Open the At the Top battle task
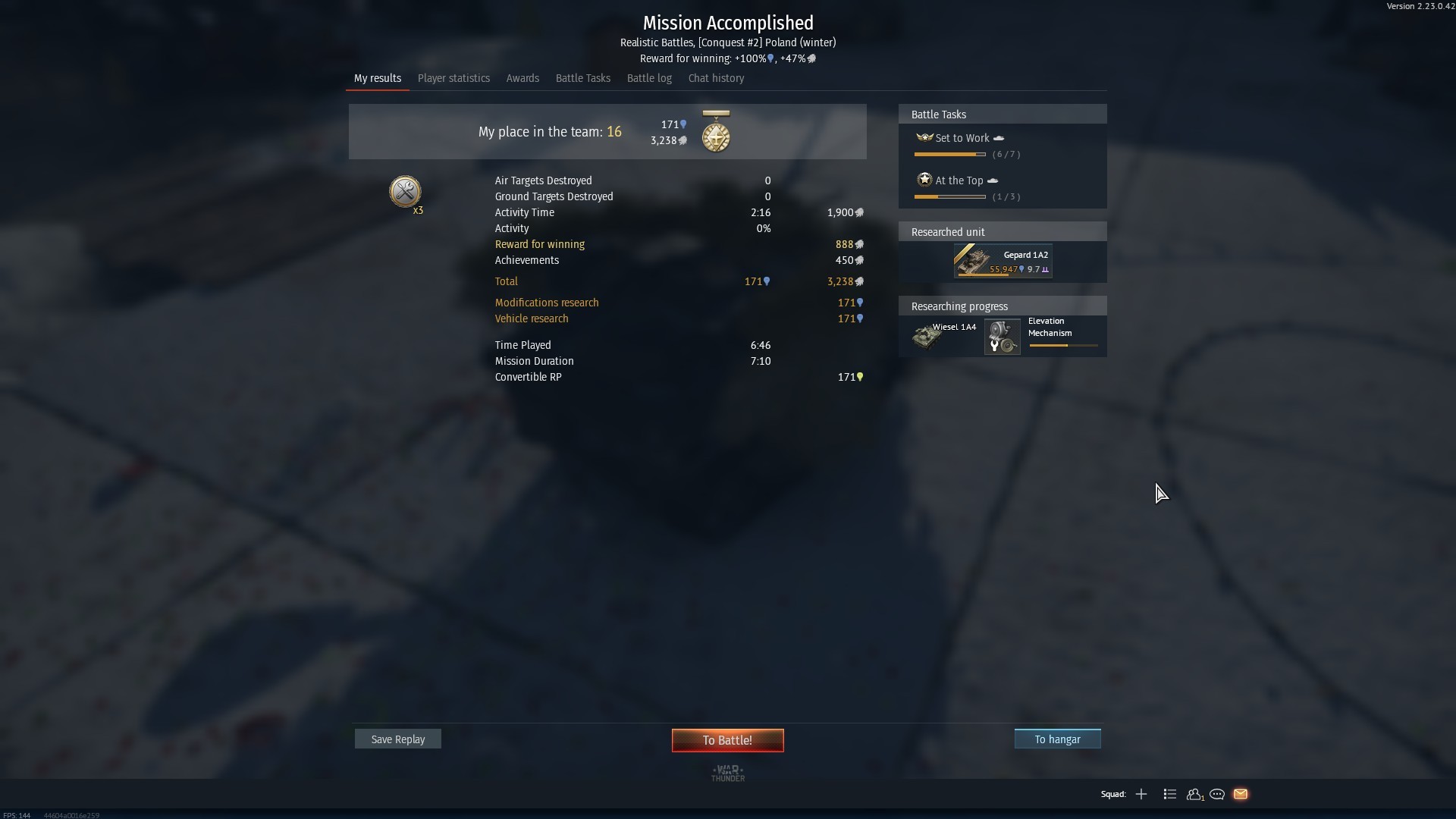This screenshot has width=1456, height=819. [959, 180]
